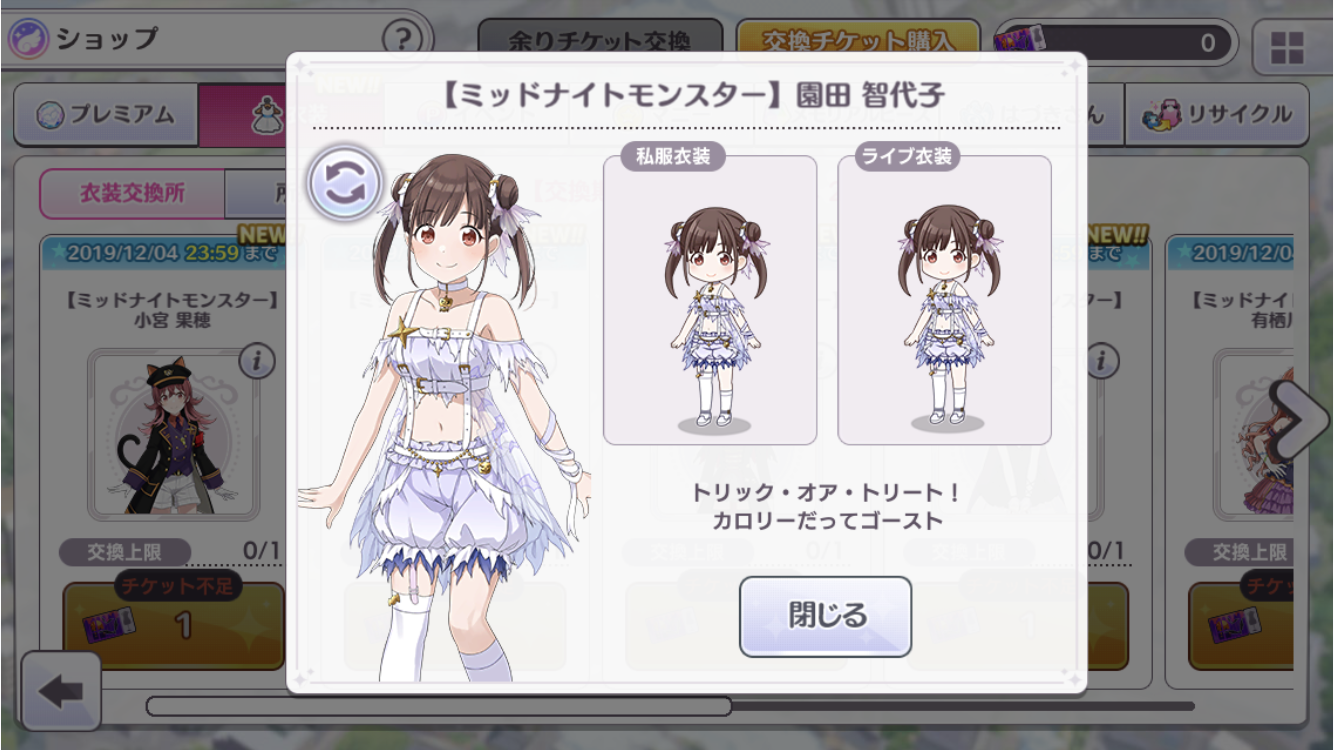This screenshot has width=1334, height=750.
Task: Select the 私服衣装 chibi preview
Action: tap(710, 299)
